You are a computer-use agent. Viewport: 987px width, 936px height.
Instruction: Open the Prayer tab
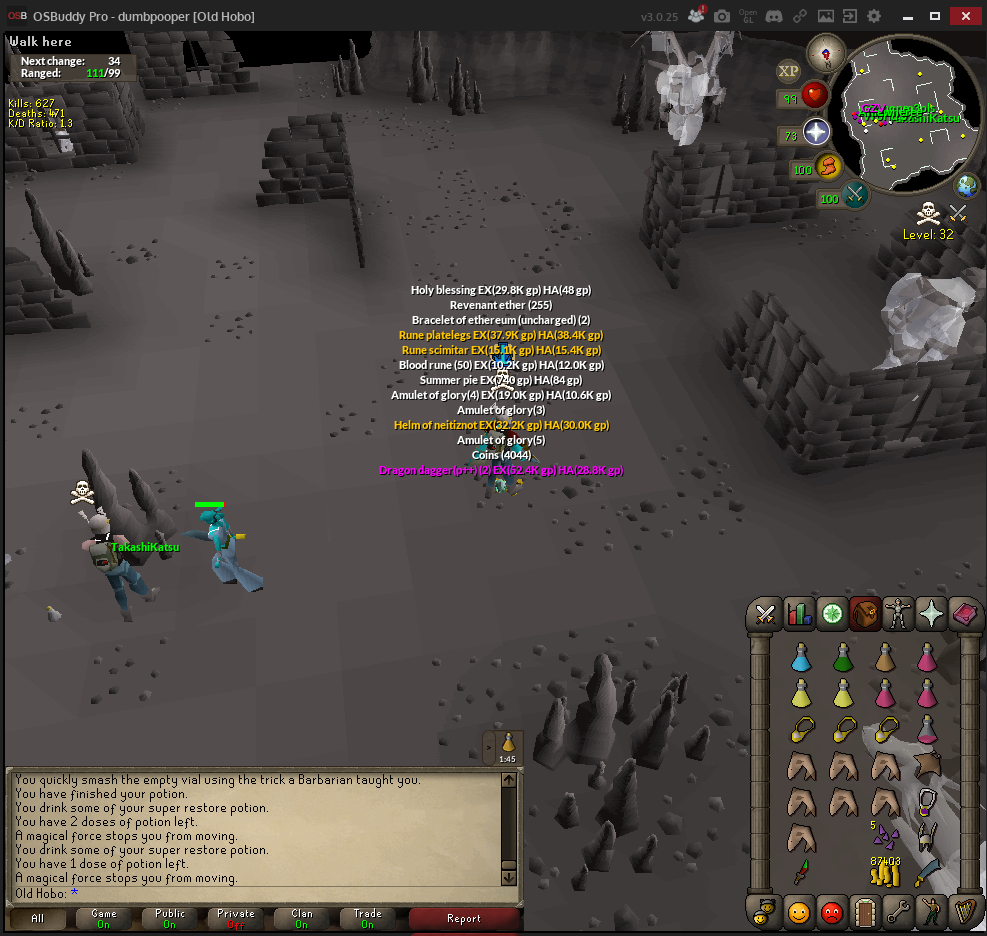tap(930, 614)
